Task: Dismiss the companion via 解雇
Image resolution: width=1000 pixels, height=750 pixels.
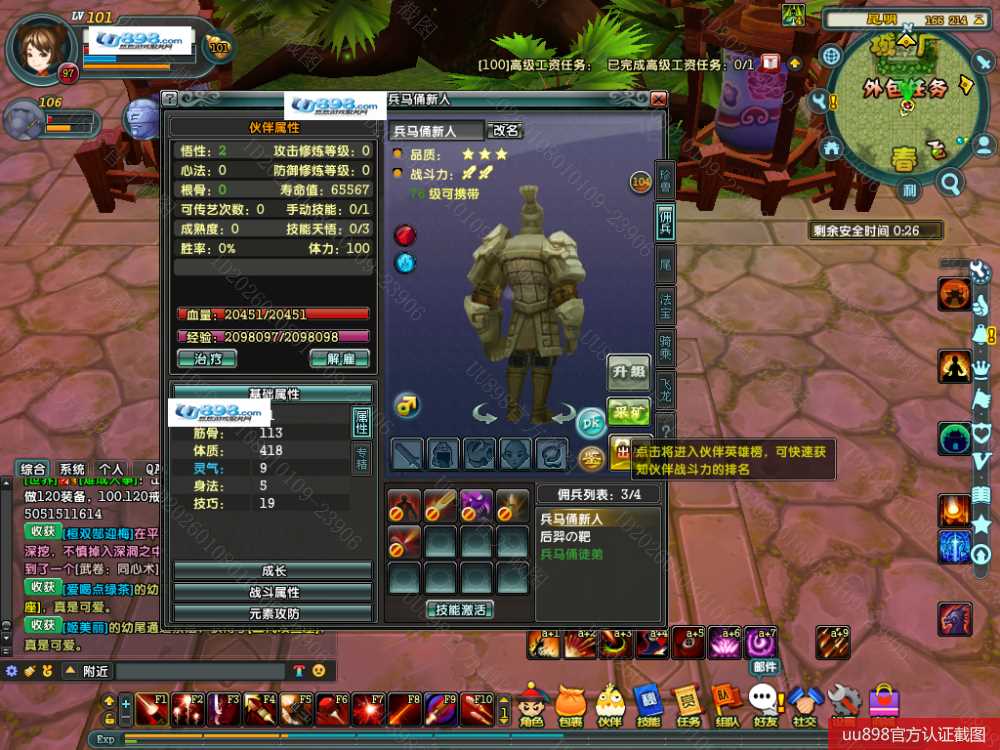Action: pyautogui.click(x=339, y=359)
